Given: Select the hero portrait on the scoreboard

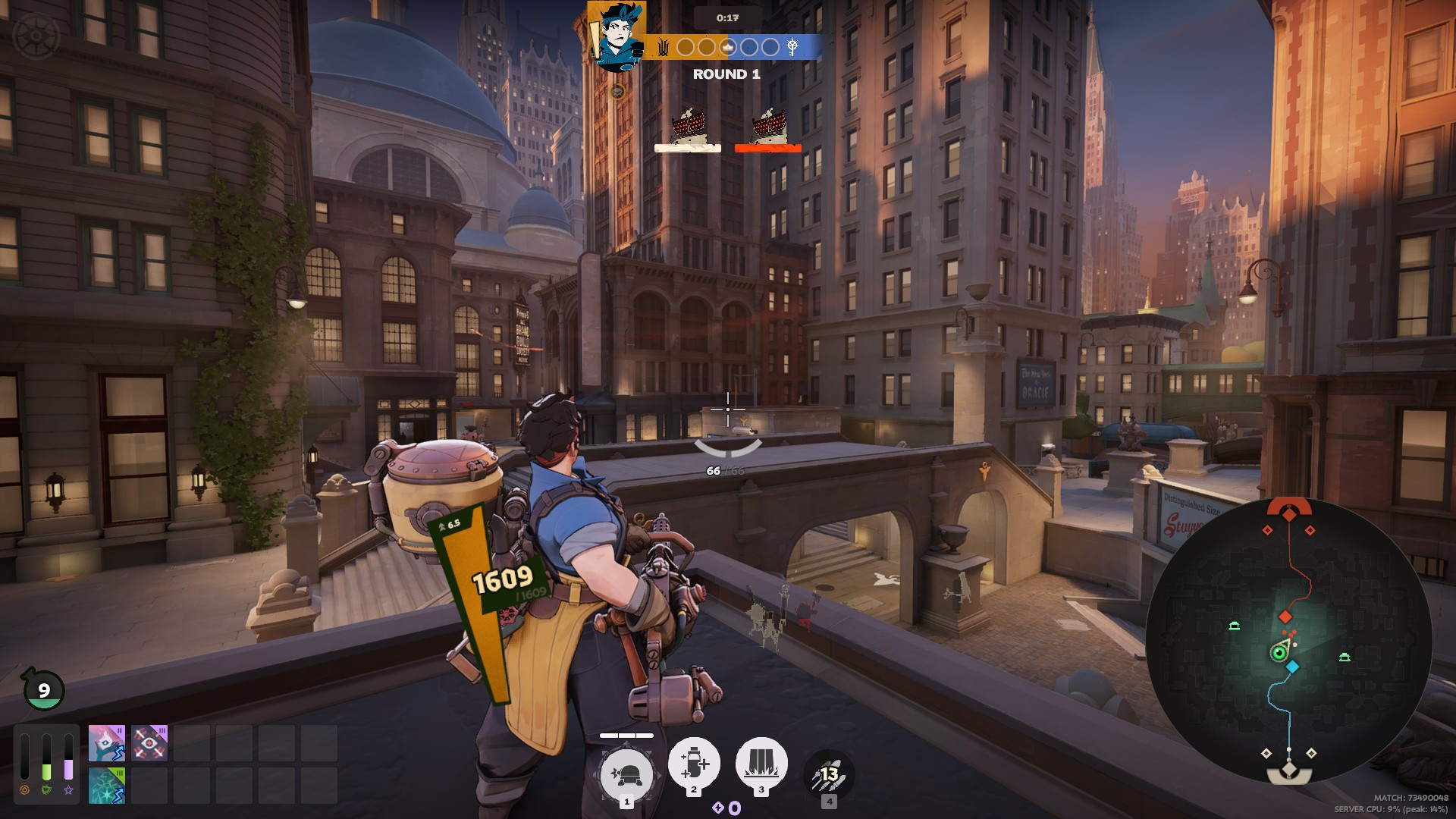Looking at the screenshot, I should coord(617,36).
